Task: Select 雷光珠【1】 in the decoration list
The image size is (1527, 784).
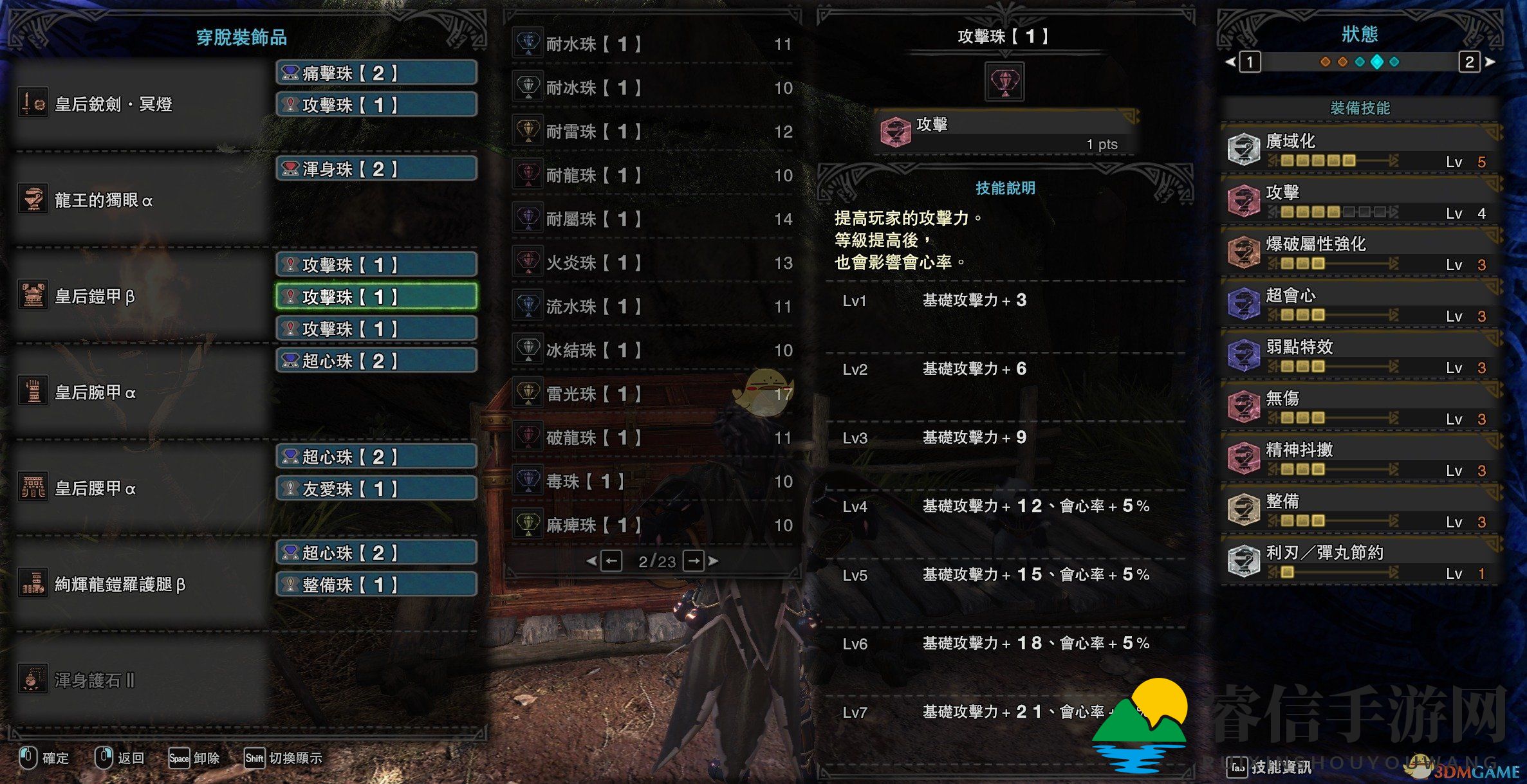Action: tap(653, 394)
